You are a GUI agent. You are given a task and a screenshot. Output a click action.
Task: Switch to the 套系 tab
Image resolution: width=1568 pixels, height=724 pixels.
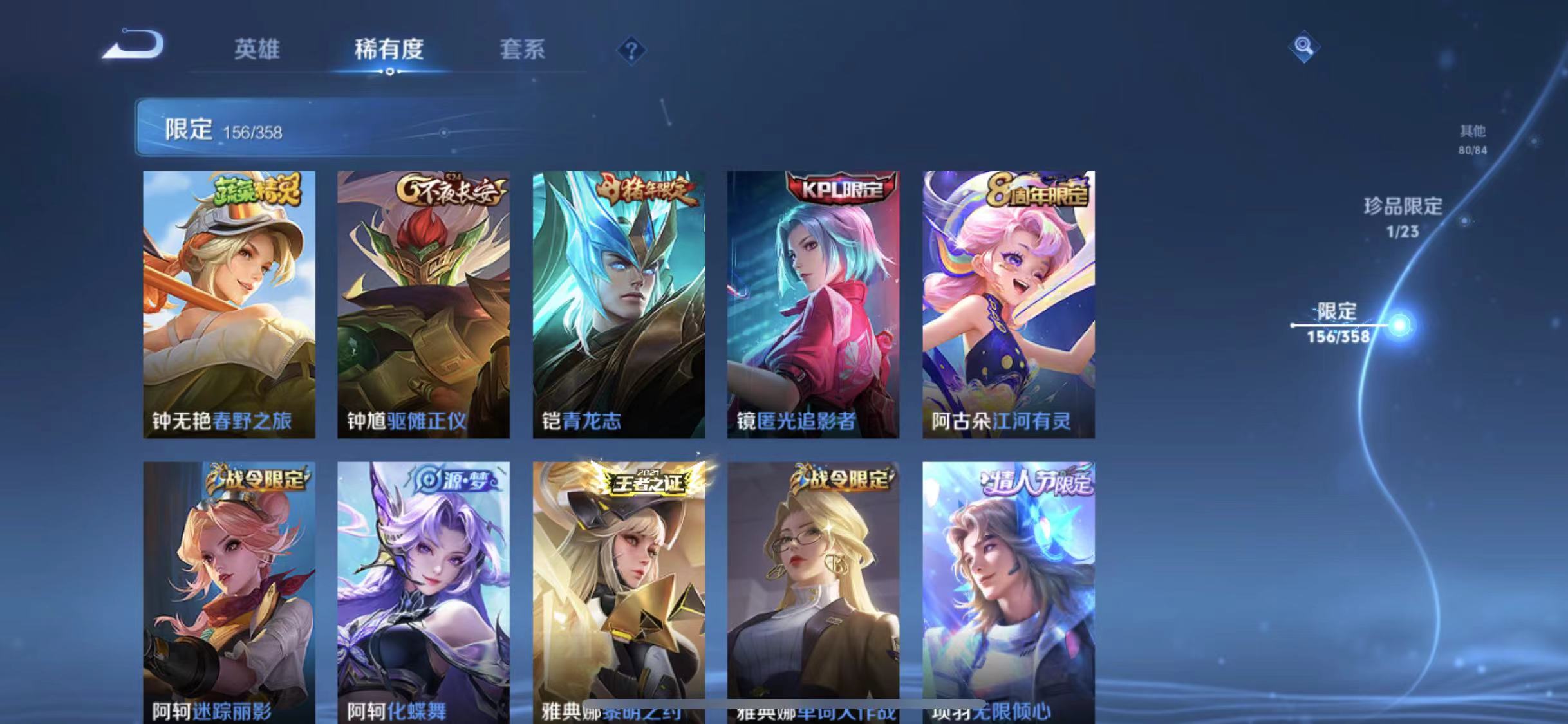click(x=523, y=51)
